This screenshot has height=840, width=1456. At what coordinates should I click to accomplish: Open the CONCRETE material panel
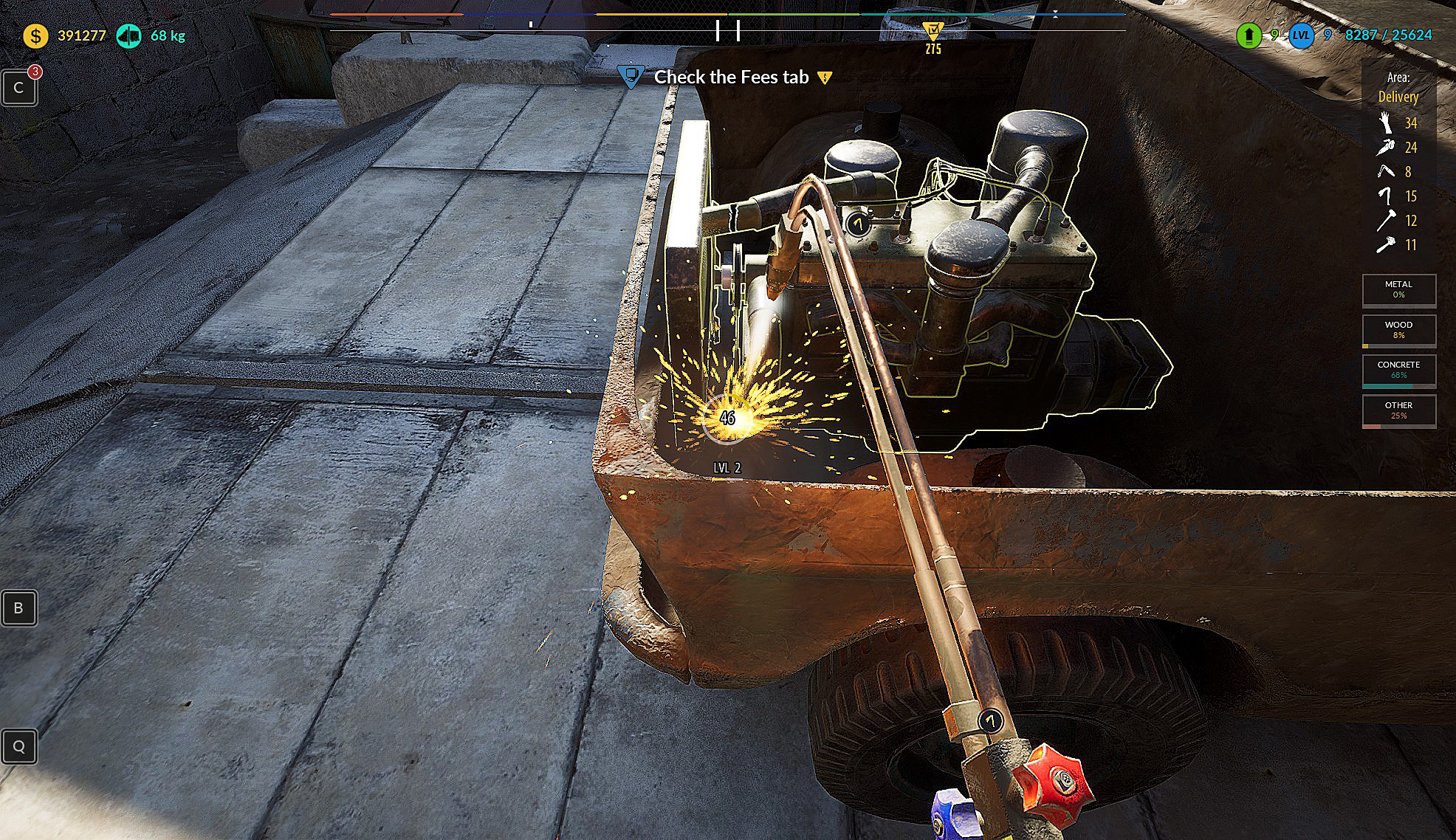tap(1398, 371)
